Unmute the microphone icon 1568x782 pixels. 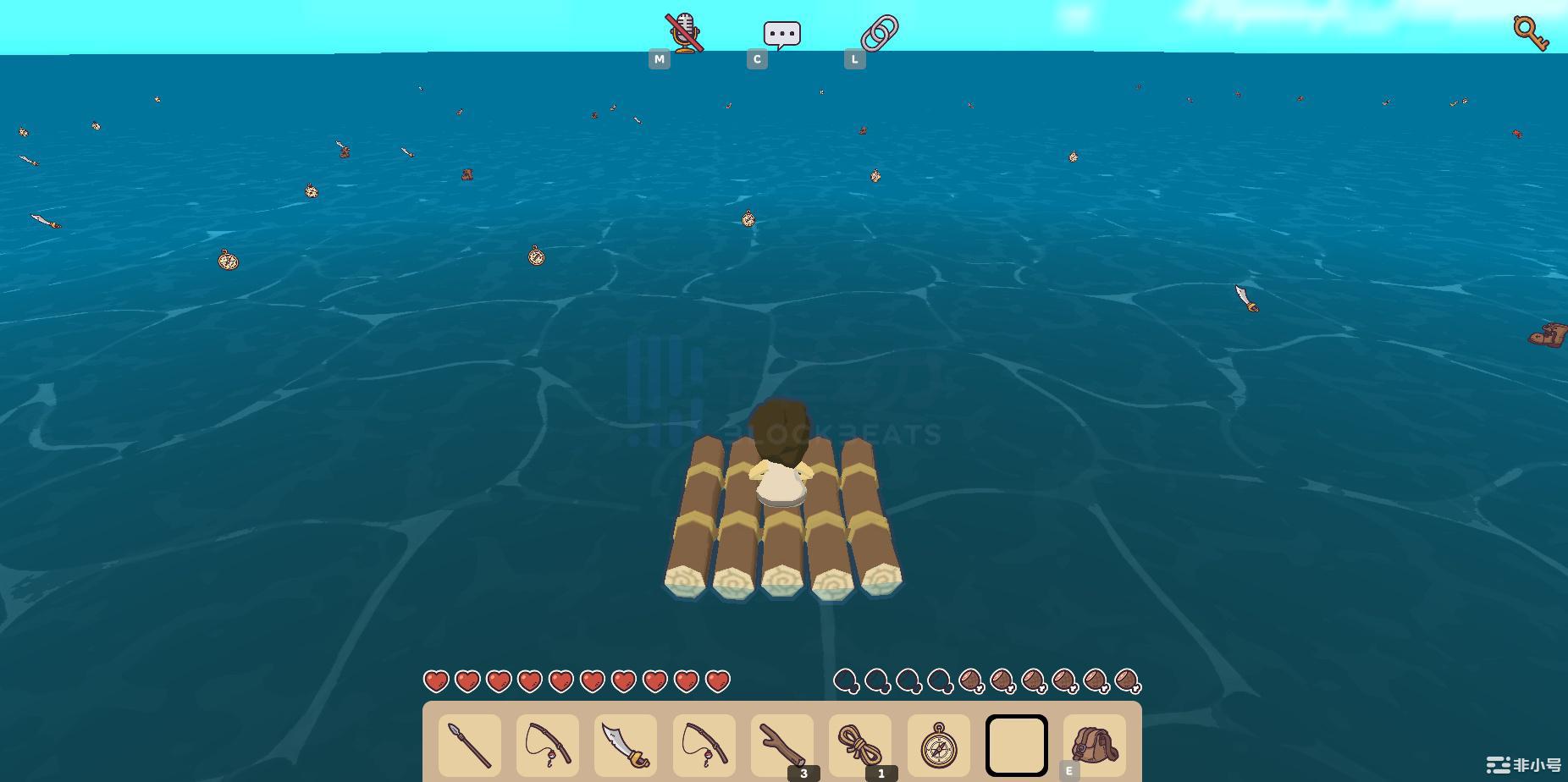tap(684, 30)
